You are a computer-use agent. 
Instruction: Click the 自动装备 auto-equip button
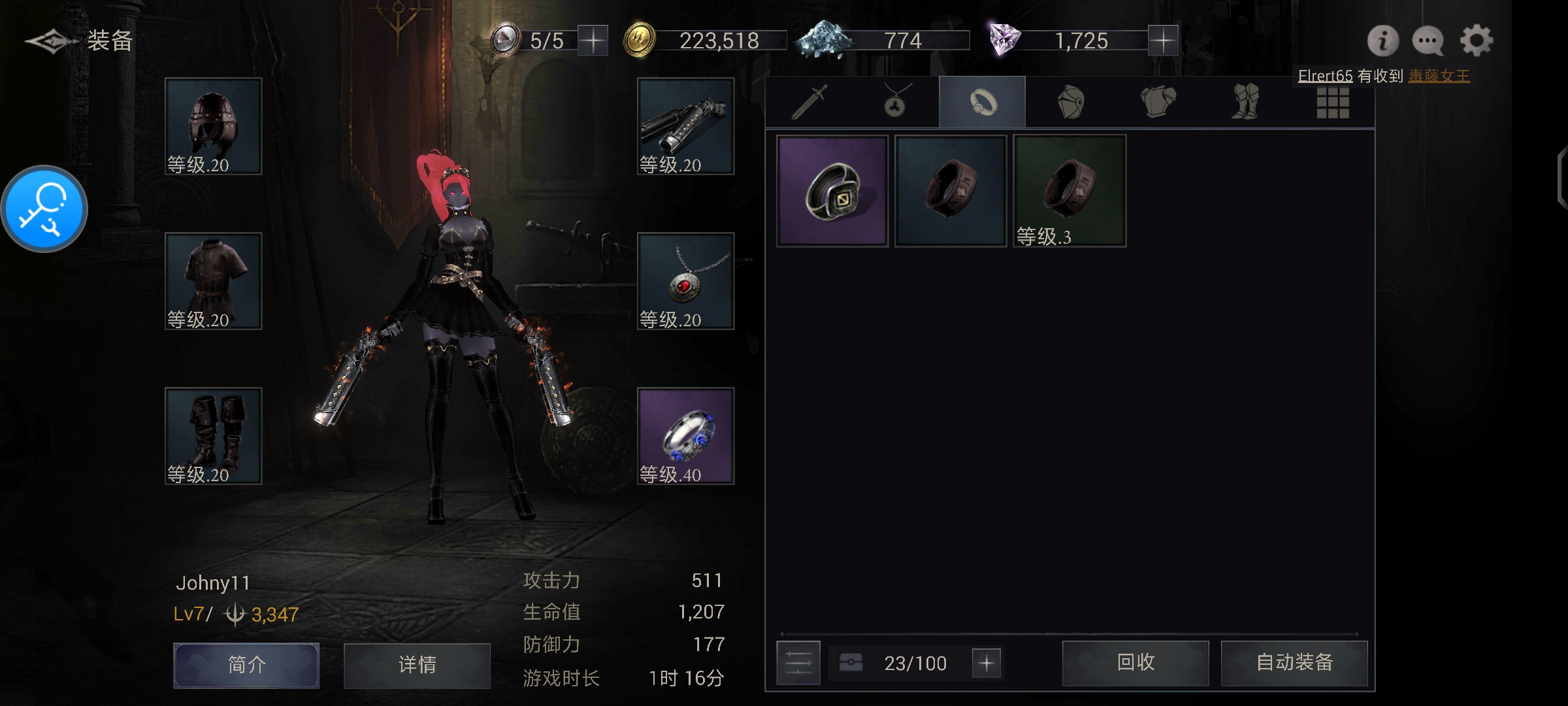coord(1294,663)
